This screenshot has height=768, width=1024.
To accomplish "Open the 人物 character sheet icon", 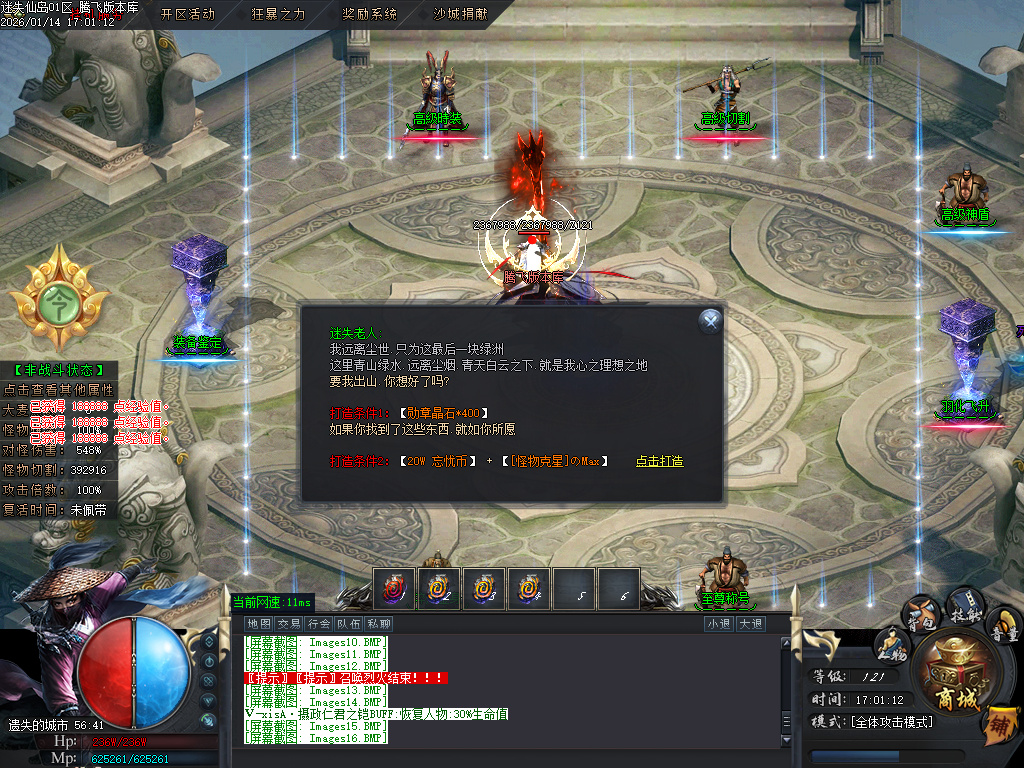I will tap(890, 645).
